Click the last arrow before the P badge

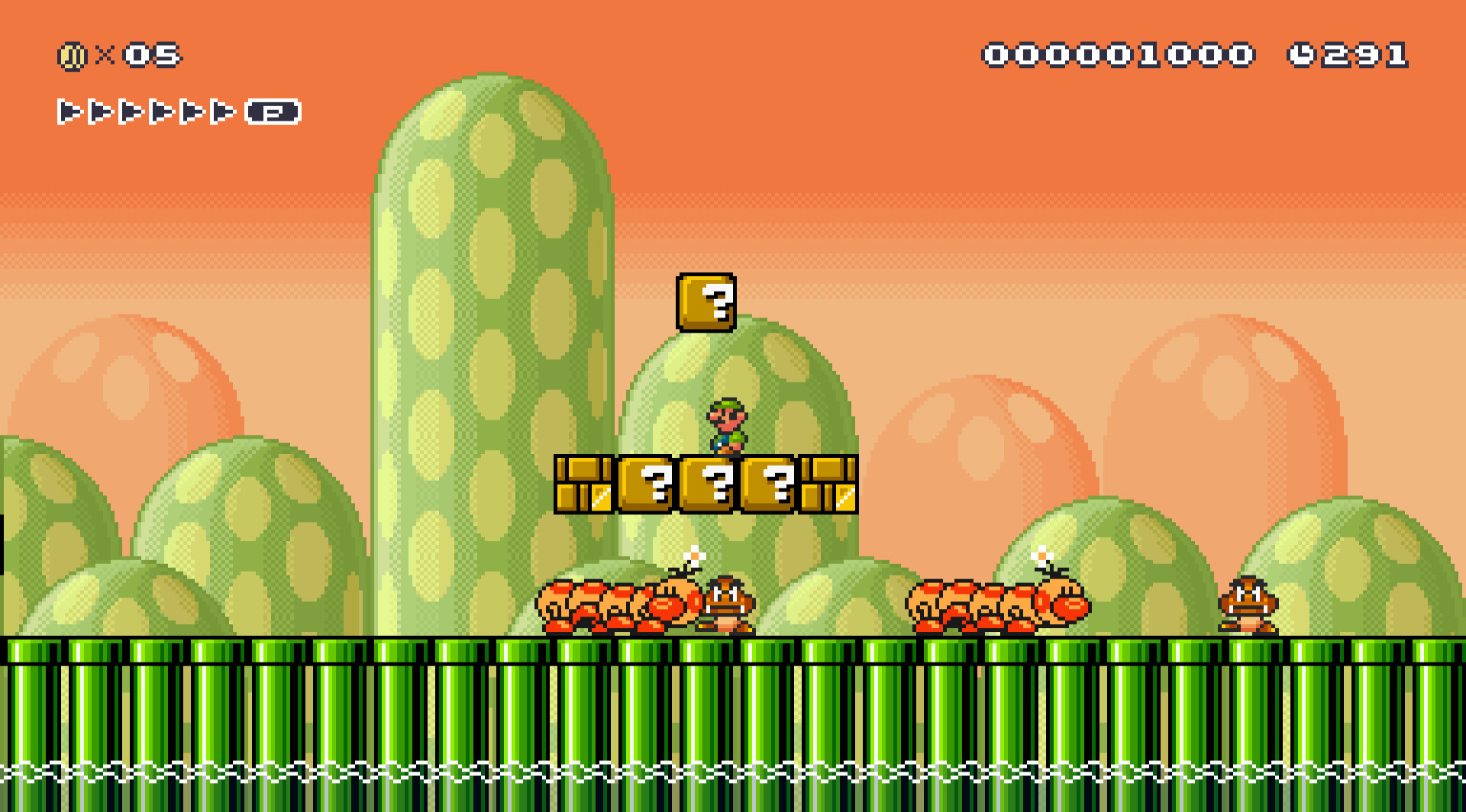[221, 113]
